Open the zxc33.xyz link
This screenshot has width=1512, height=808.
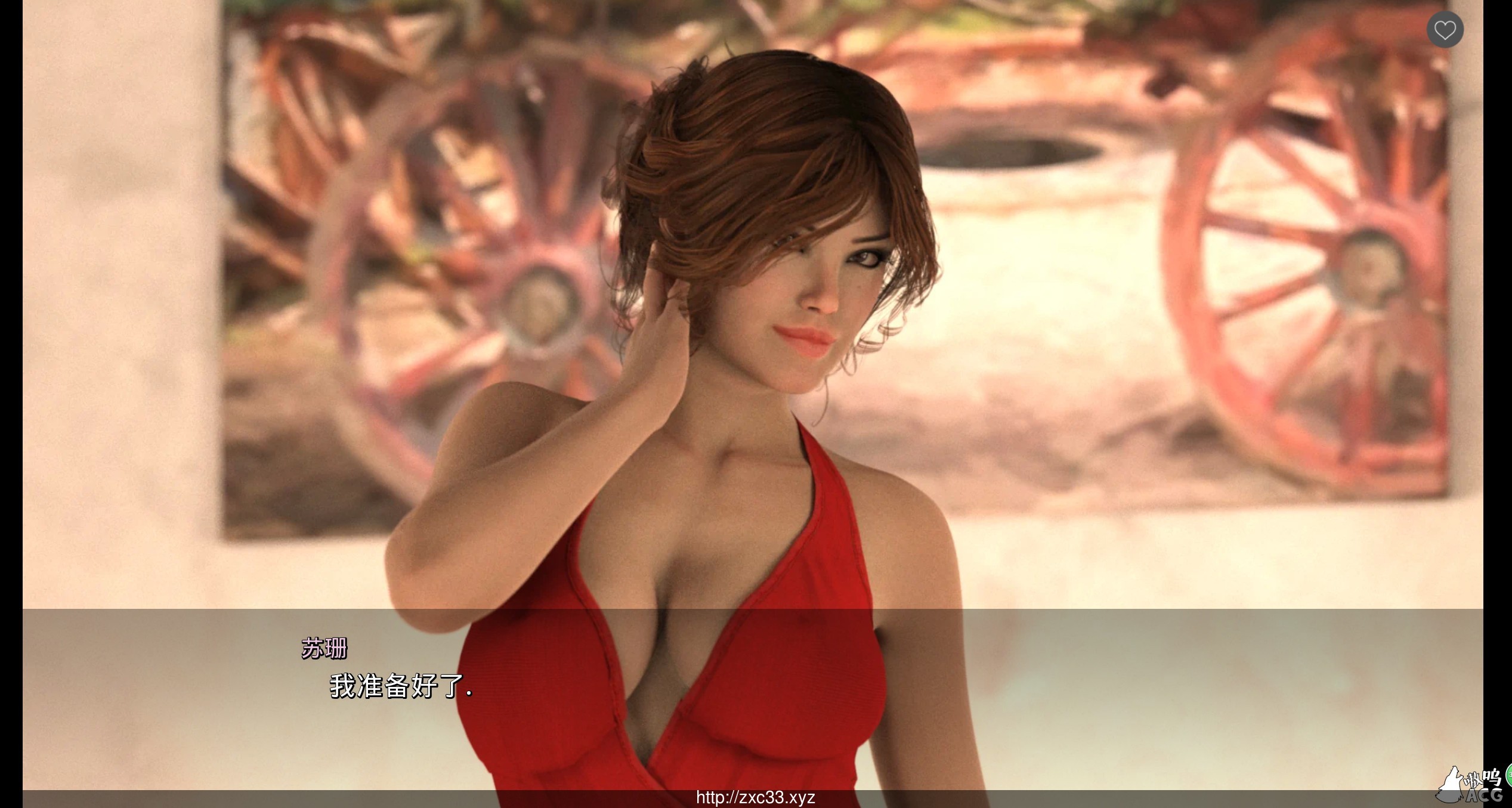coord(755,797)
